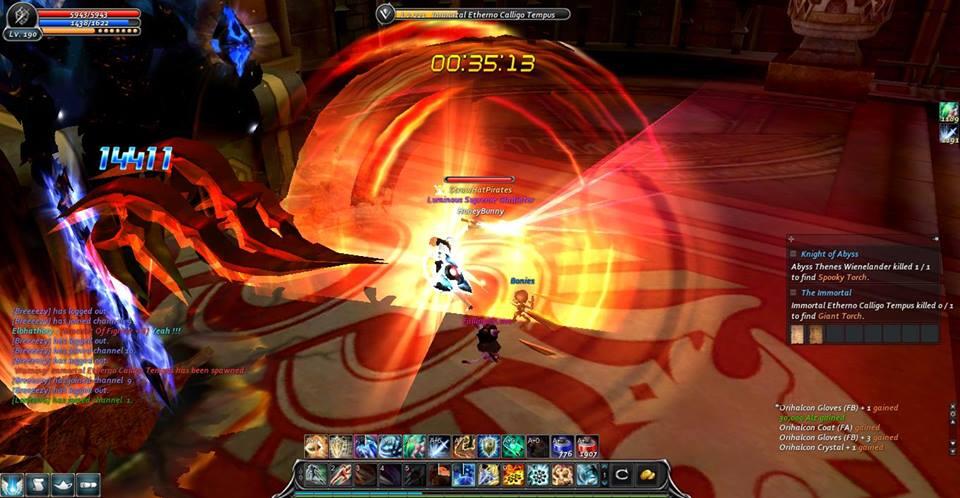Use the red potion with 907 count
Screen dimensions: 960x498
click(x=587, y=447)
